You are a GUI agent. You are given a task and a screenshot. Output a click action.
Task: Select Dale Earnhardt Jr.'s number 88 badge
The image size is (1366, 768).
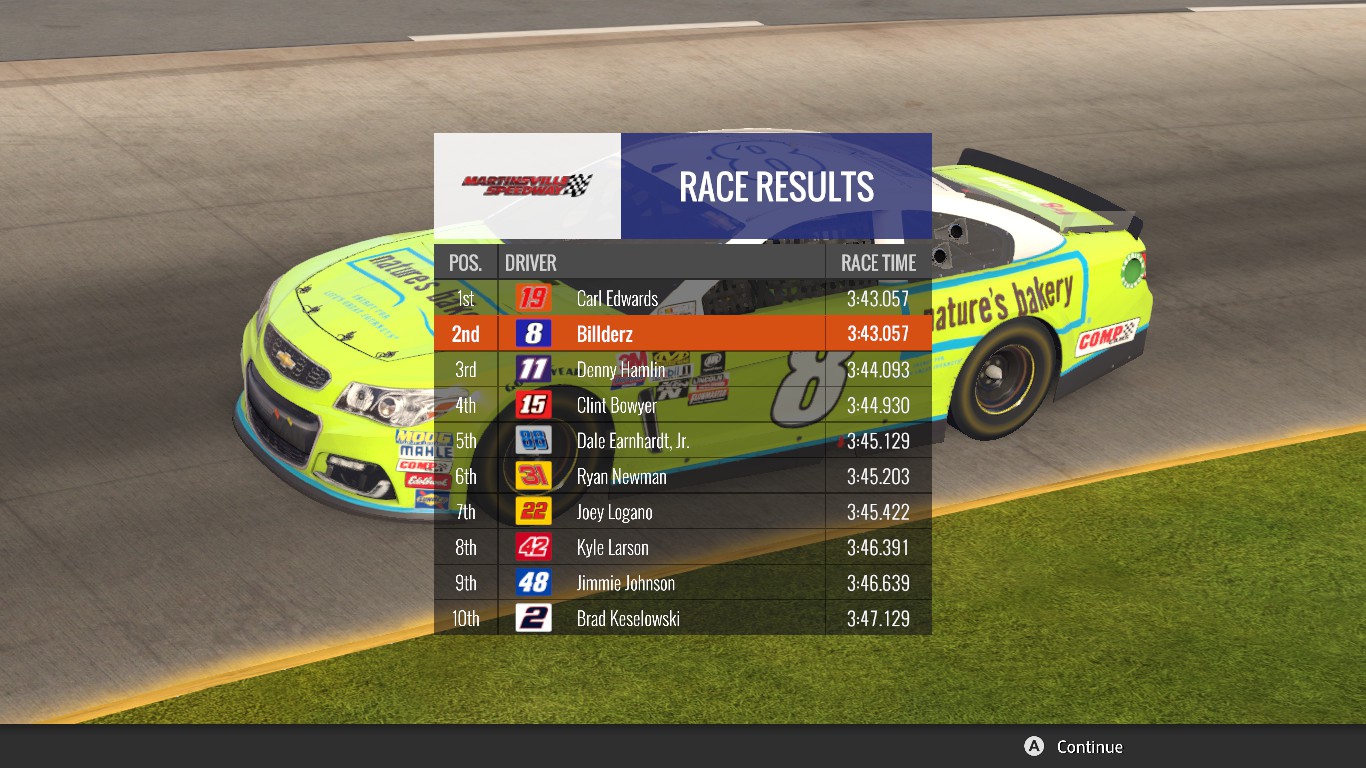(x=532, y=441)
